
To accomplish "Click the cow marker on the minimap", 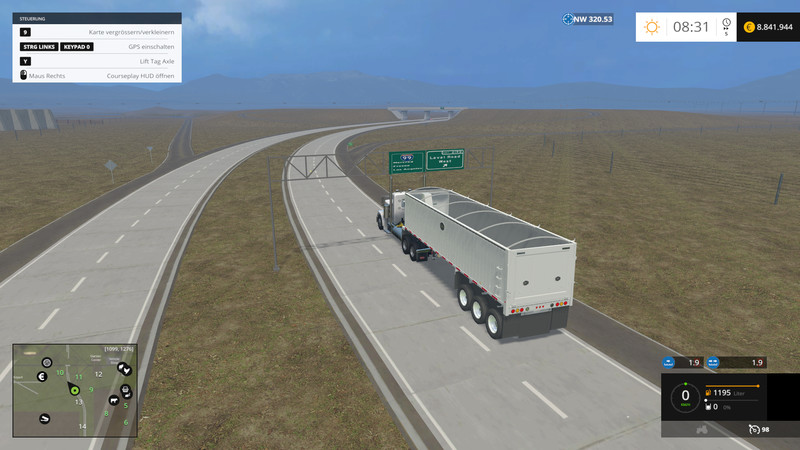I will tap(113, 401).
